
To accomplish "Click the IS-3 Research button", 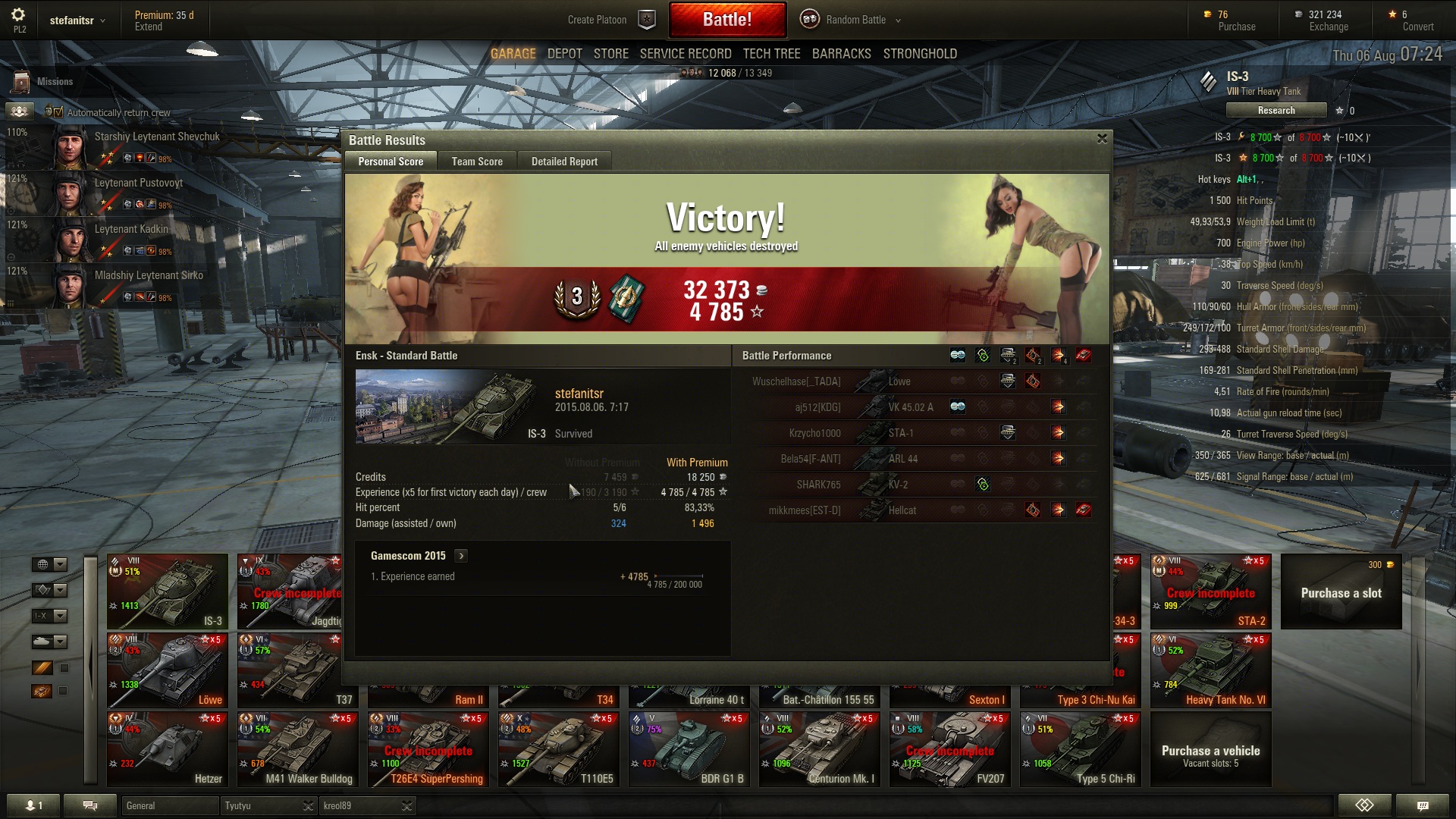I will coord(1276,111).
